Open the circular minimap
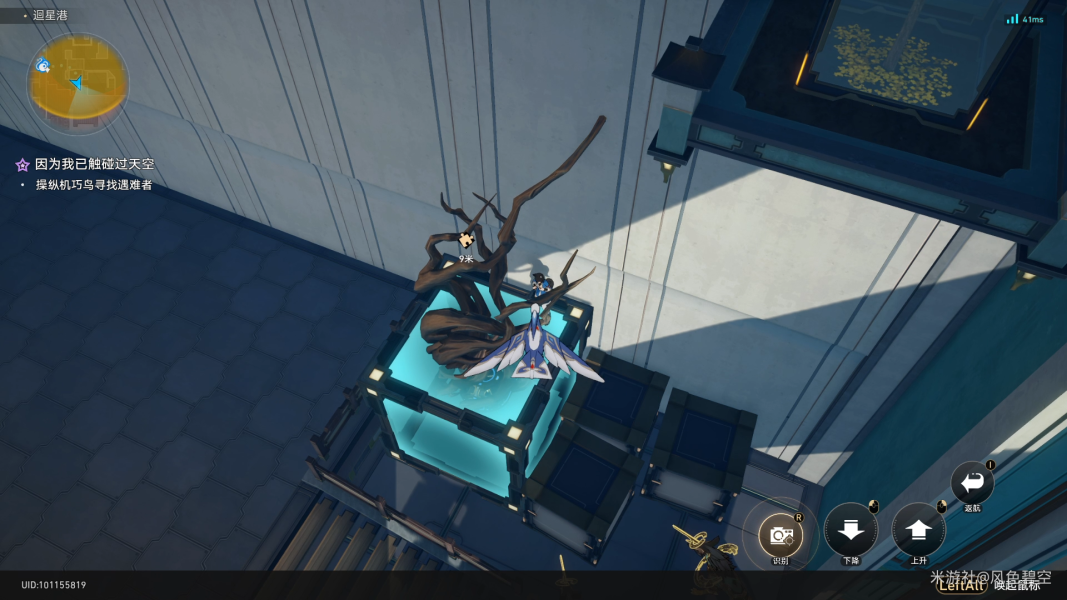Screen dimensions: 1067x600 [x=78, y=82]
